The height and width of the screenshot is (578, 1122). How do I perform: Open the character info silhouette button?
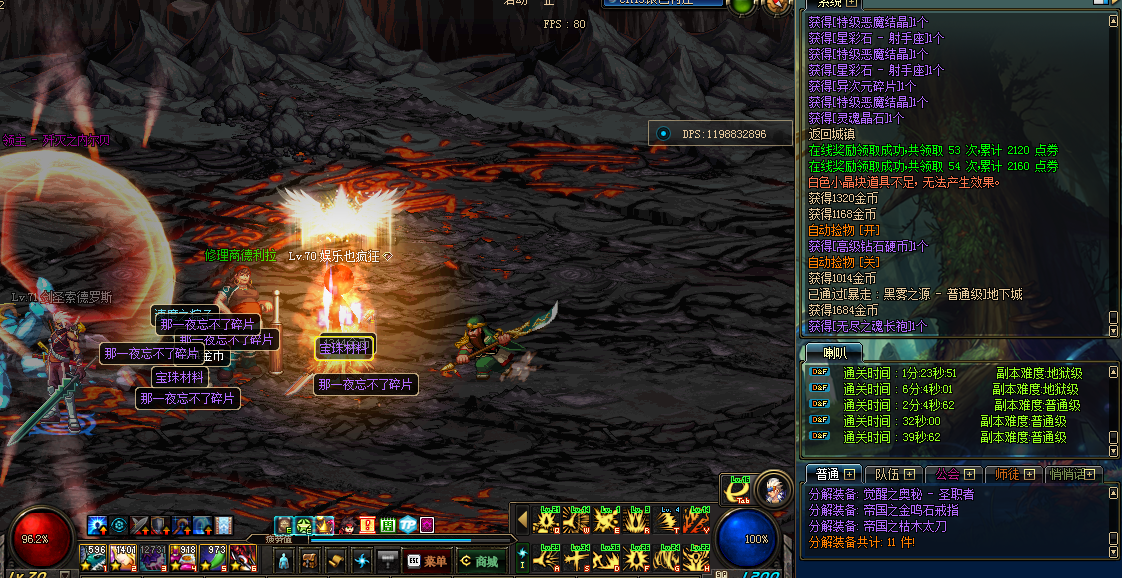[284, 561]
